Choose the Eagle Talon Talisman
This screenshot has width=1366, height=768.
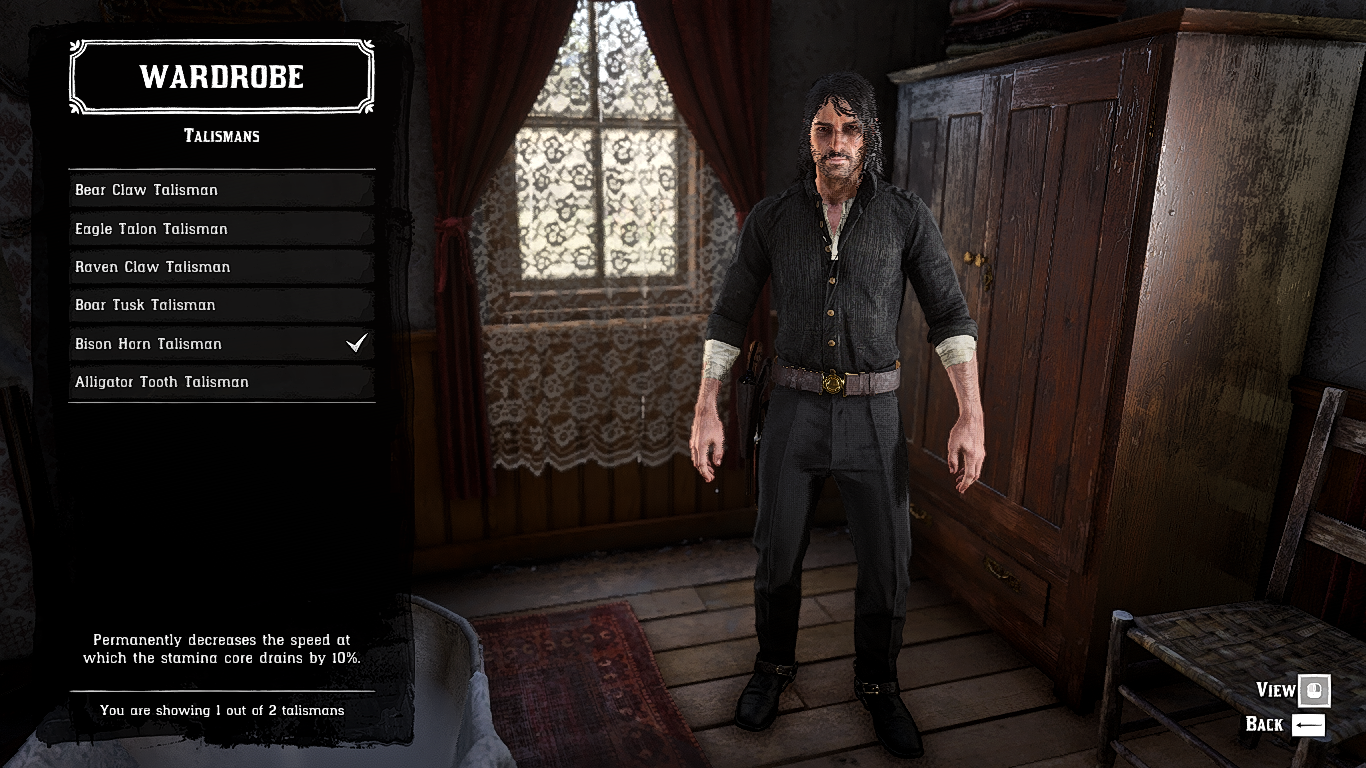(x=221, y=229)
